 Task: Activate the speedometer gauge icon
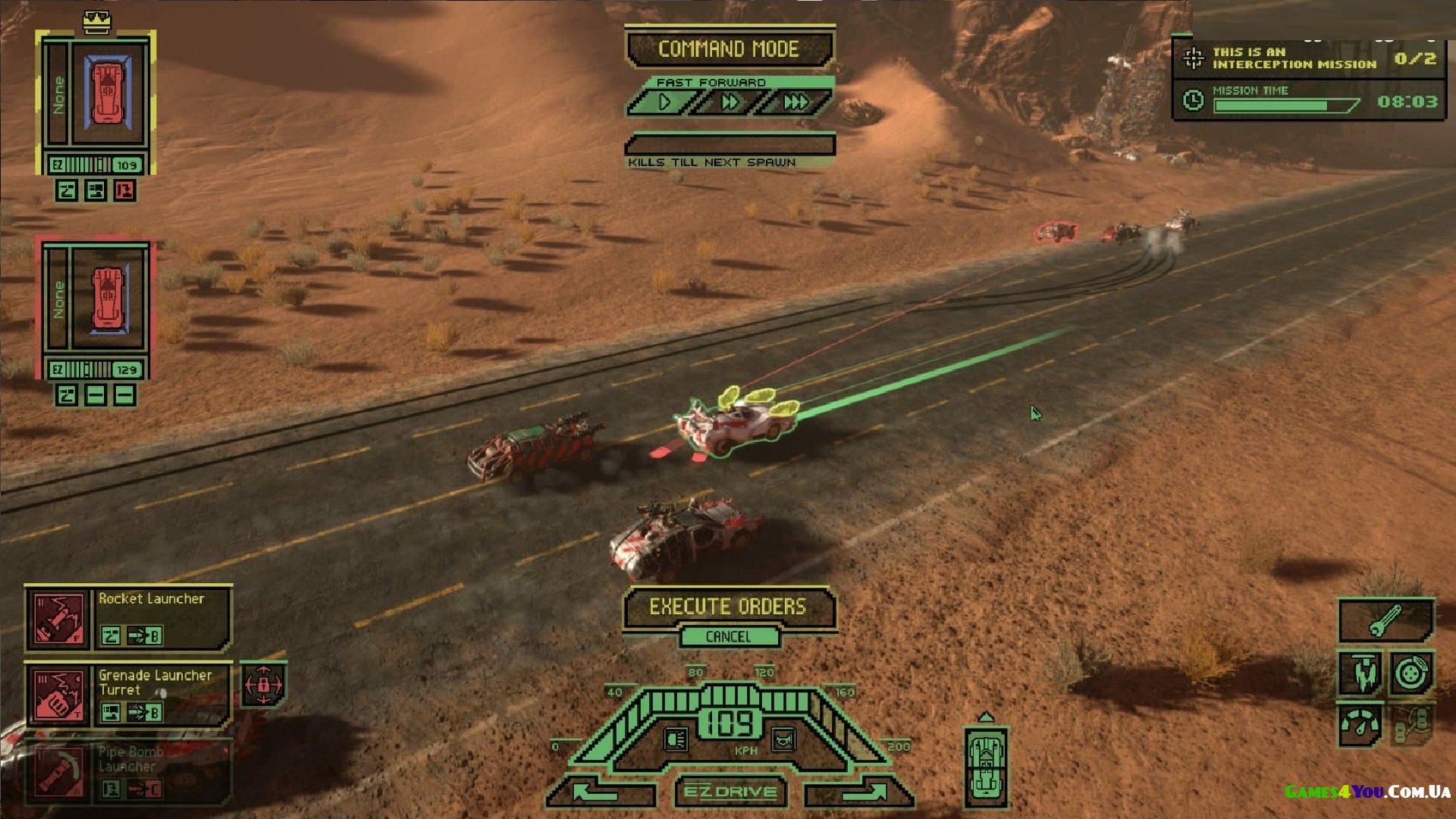[x=1360, y=724]
